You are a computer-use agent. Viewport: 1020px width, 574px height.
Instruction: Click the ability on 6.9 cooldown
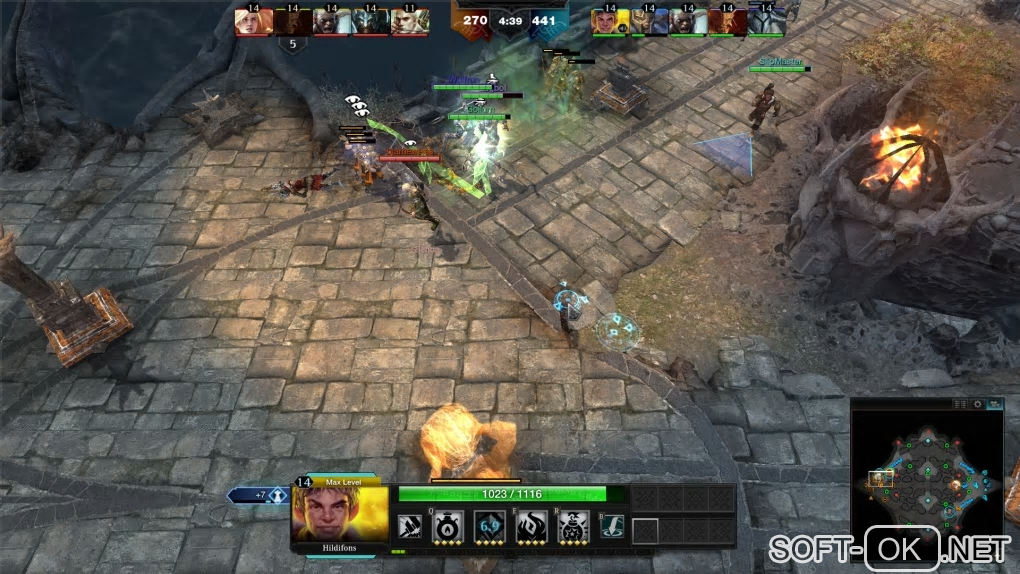pos(488,527)
